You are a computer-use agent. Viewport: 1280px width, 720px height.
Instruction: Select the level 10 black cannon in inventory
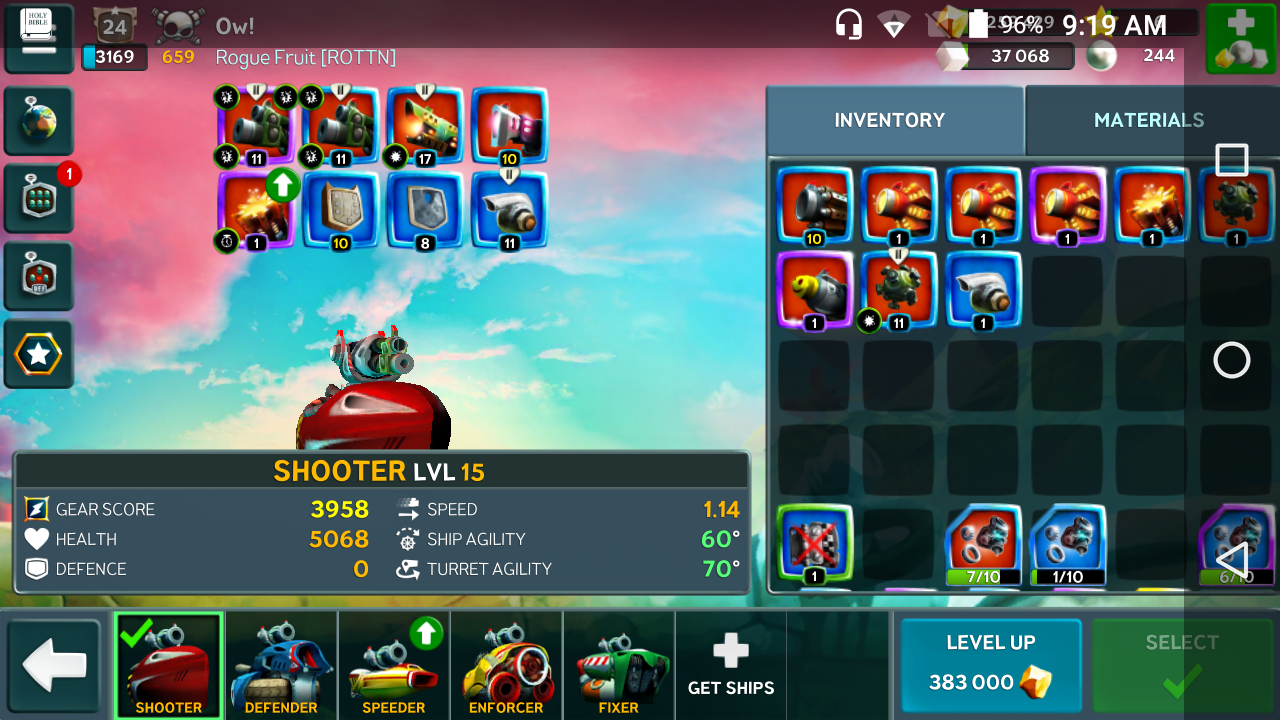tap(814, 205)
